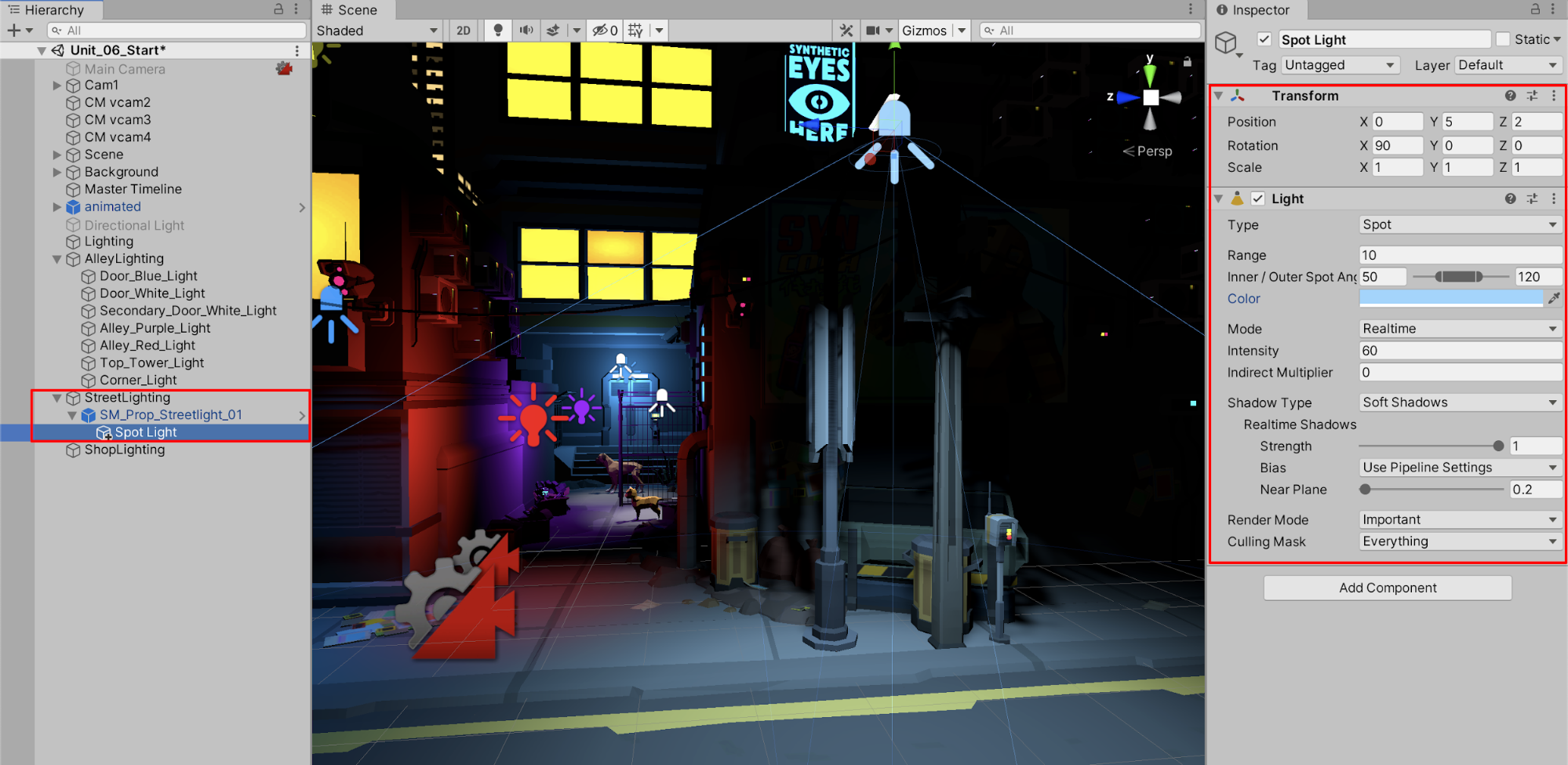The width and height of the screenshot is (1568, 765).
Task: Open the Shadow Type dropdown
Action: (1459, 403)
